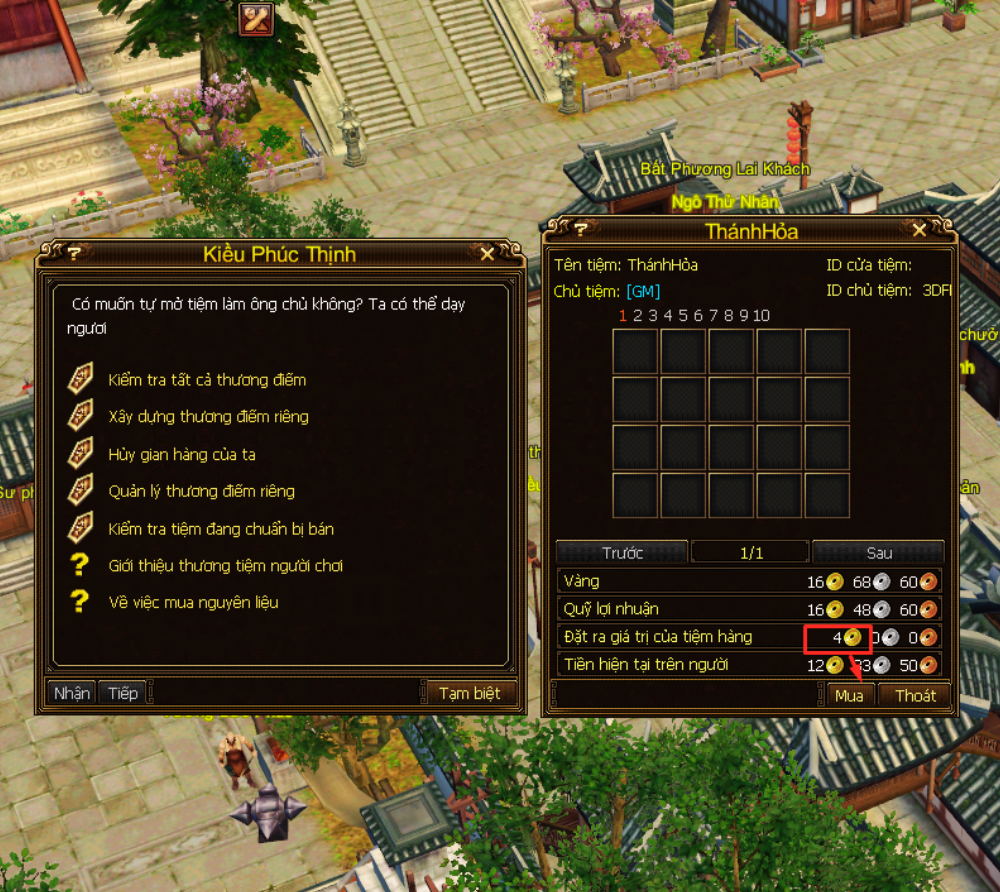
Task: Ask "Về việc mua nguyên liệu"
Action: [193, 603]
